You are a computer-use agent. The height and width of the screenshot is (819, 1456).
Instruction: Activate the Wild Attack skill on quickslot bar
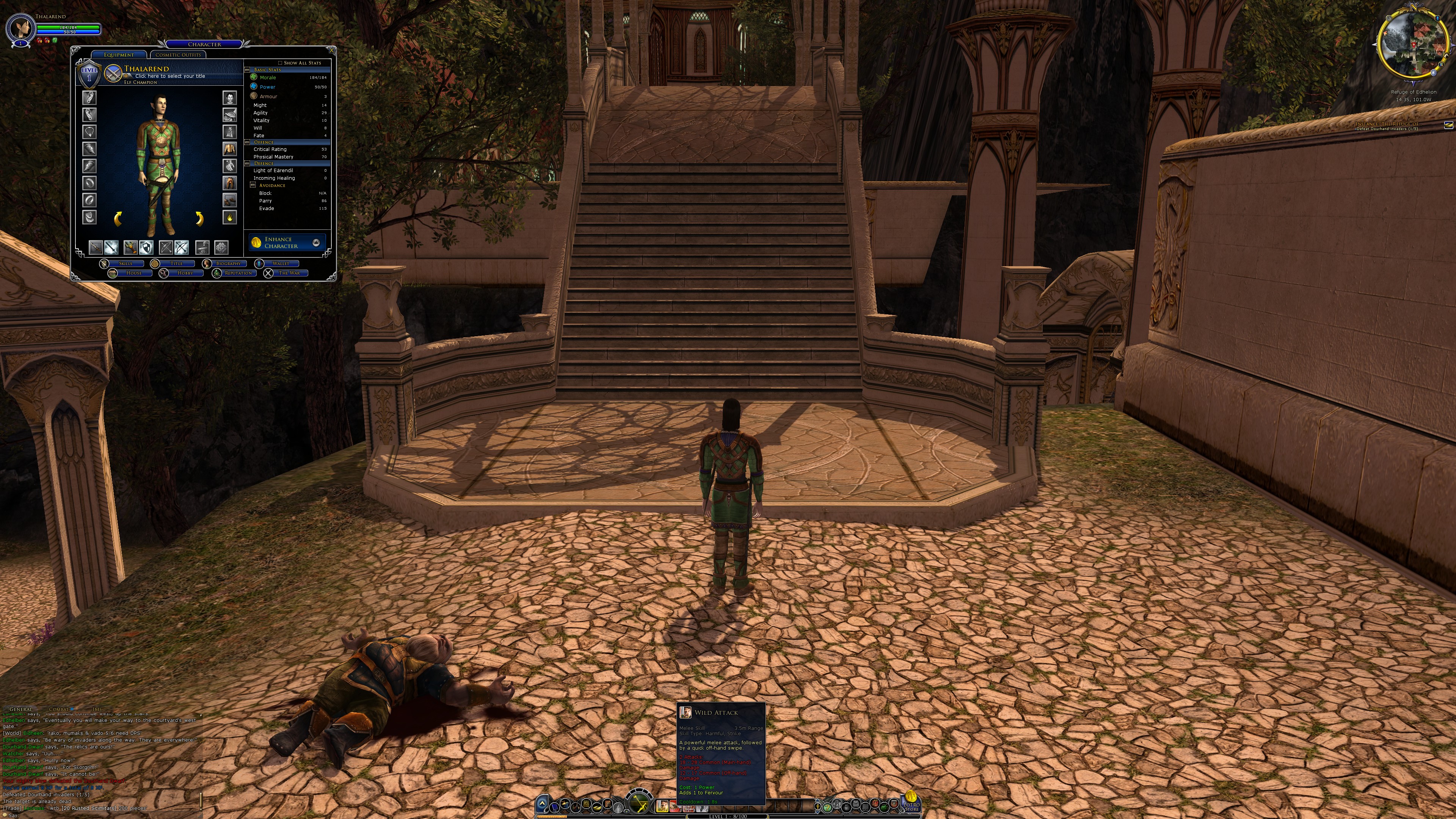[662, 805]
